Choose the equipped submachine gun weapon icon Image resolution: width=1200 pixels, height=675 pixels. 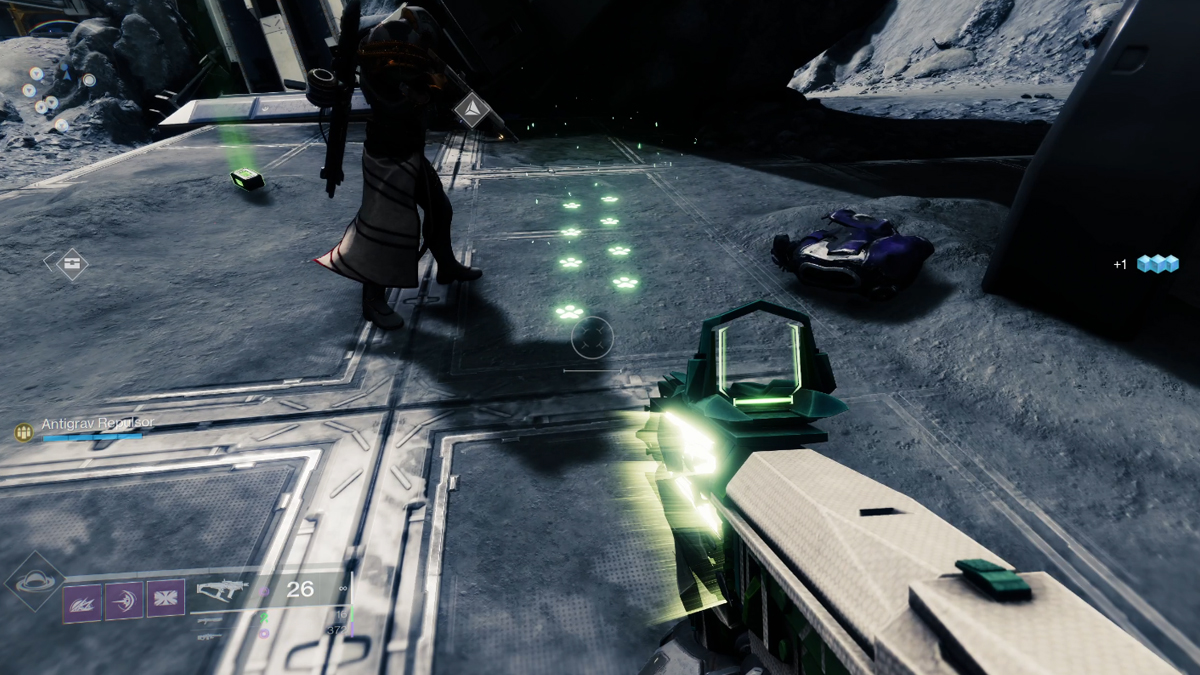[x=222, y=590]
